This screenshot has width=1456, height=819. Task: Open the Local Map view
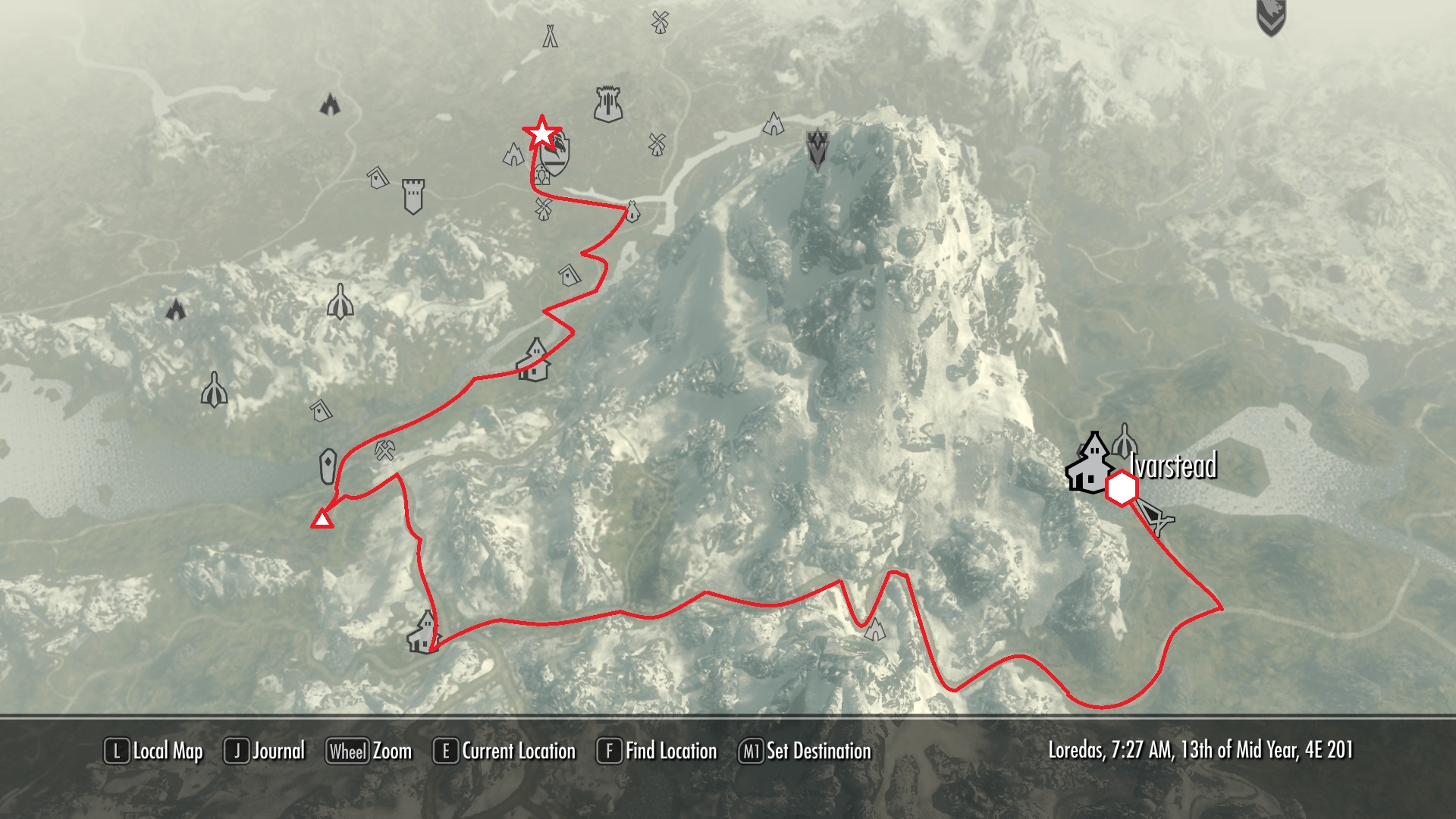154,752
